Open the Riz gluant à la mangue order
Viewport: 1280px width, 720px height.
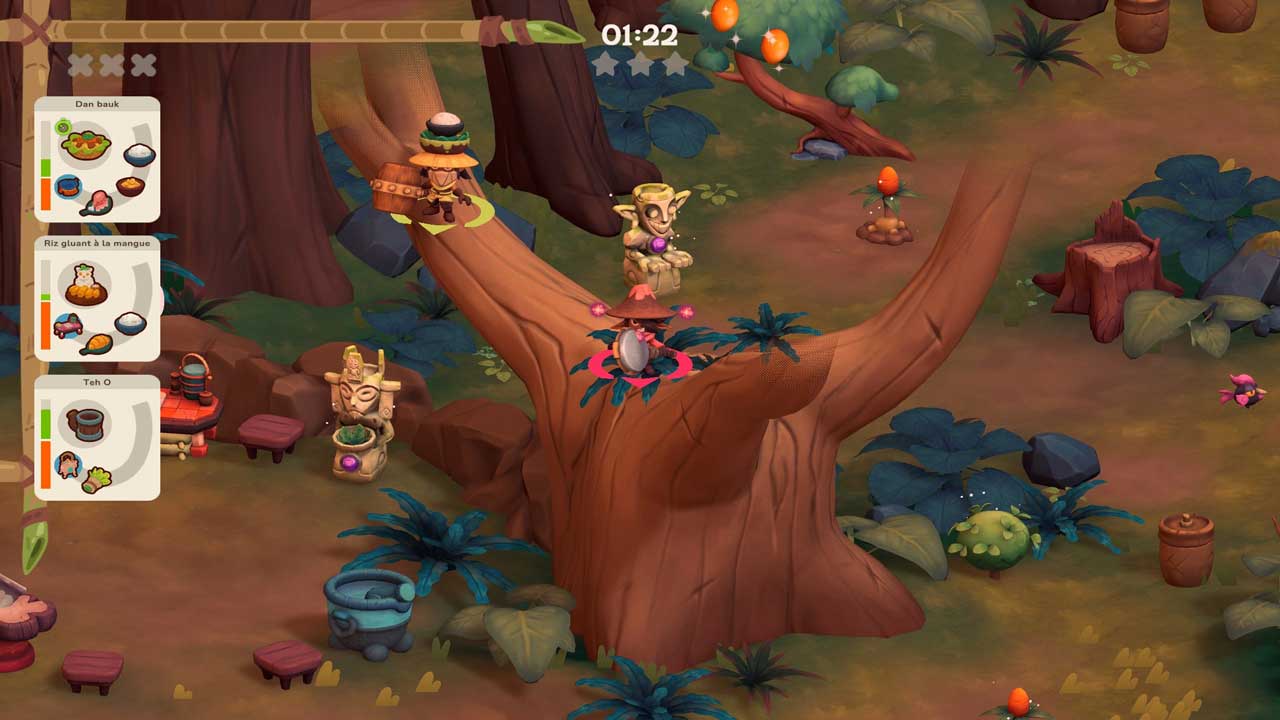coord(97,298)
